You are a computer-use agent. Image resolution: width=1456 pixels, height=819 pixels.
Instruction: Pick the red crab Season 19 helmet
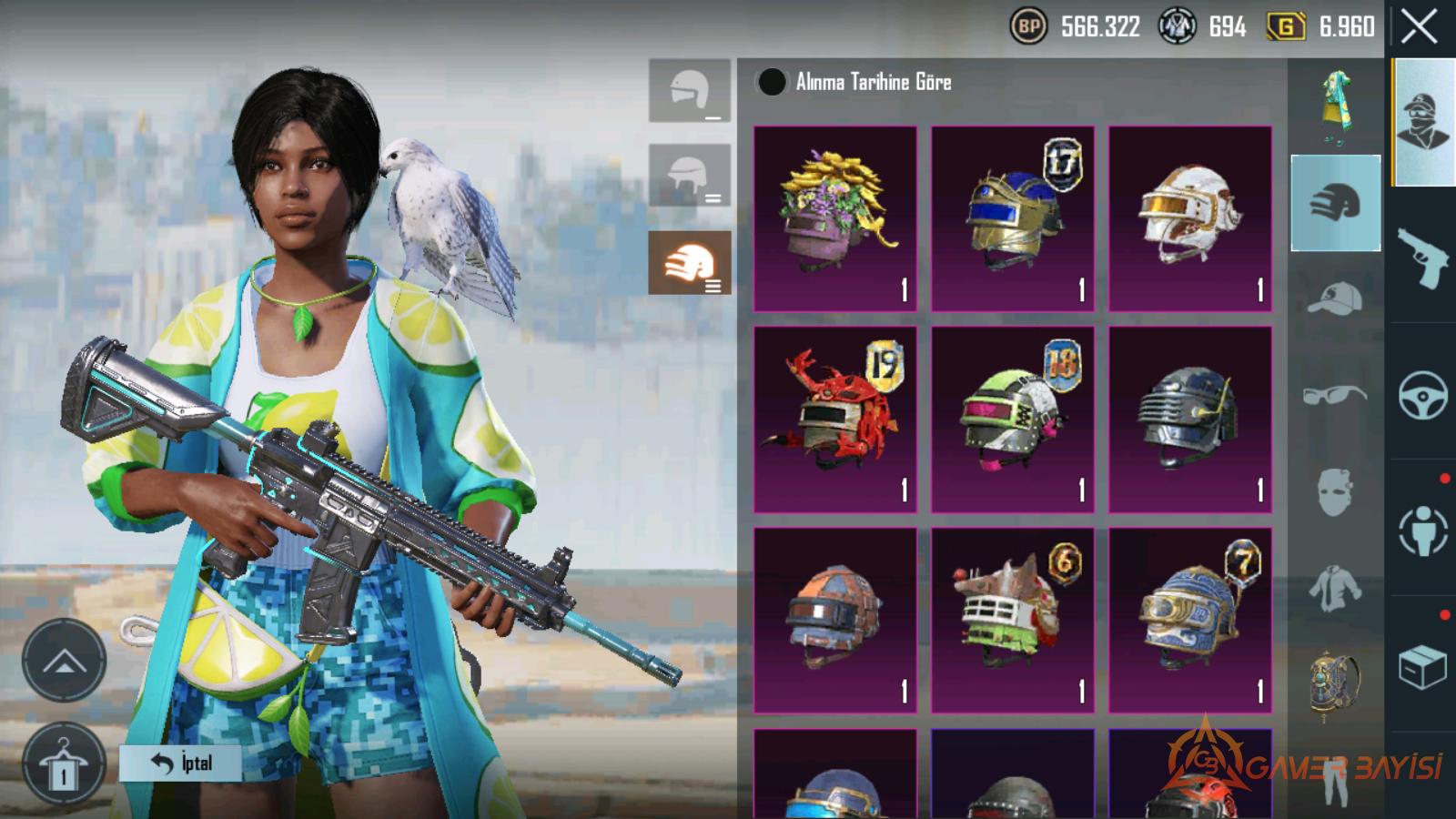[x=834, y=420]
